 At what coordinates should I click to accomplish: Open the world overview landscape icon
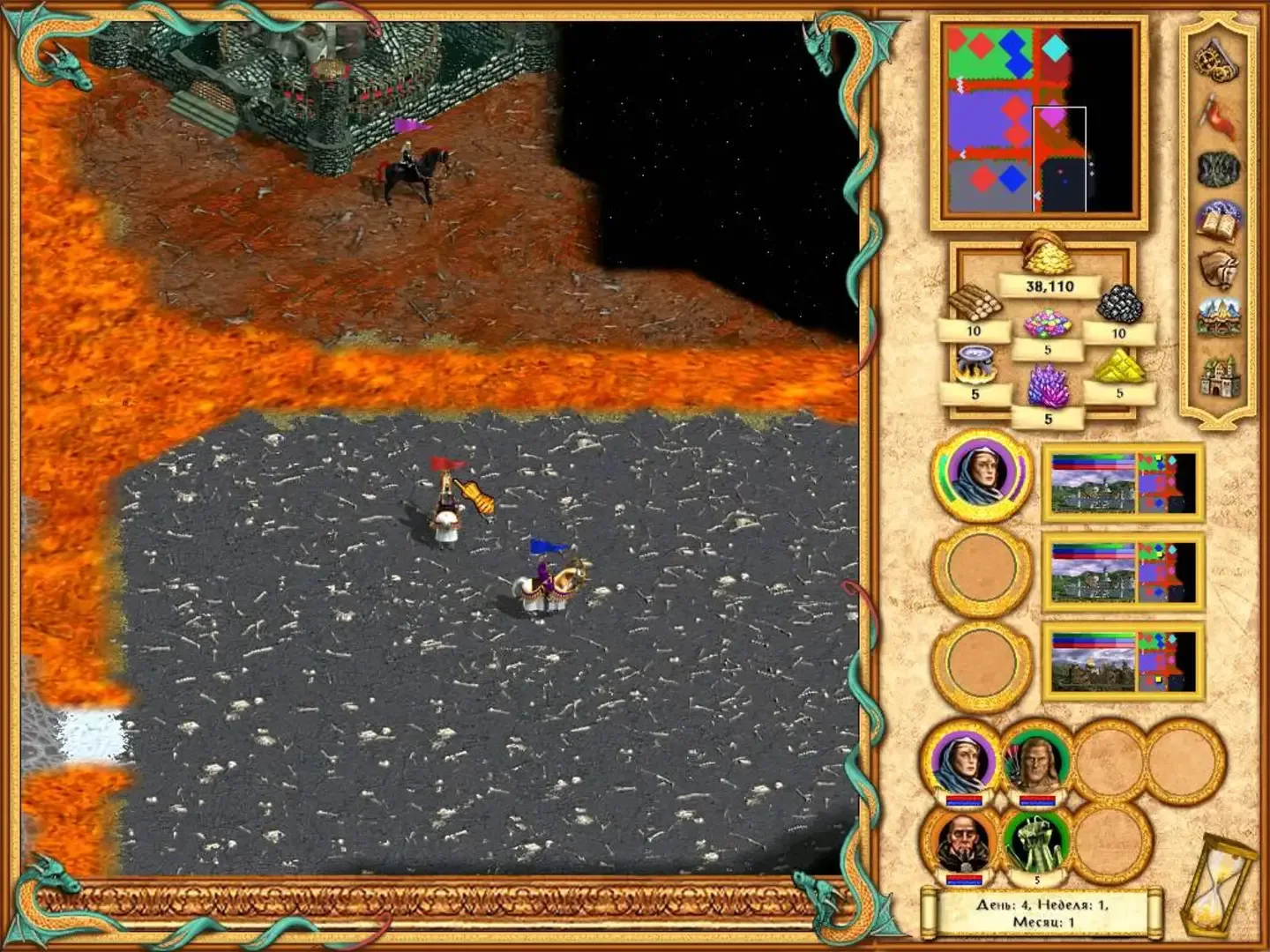(x=1221, y=316)
